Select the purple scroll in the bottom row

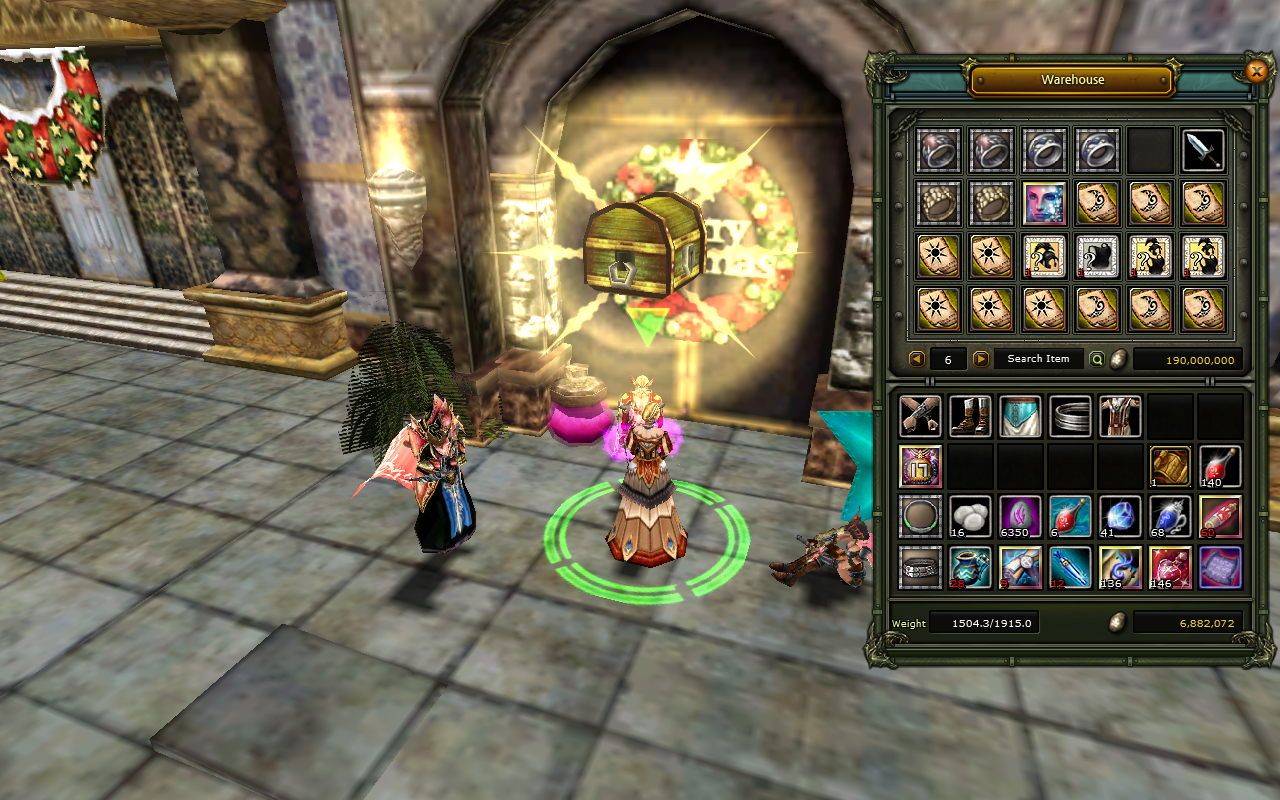tap(1220, 568)
